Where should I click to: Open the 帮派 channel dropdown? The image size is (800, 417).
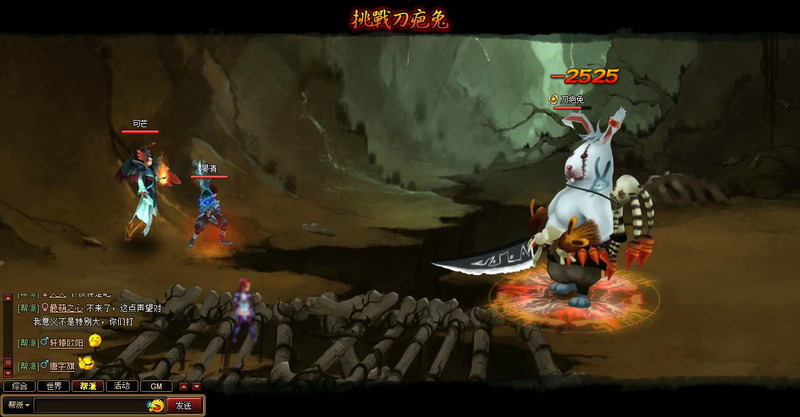coord(17,405)
